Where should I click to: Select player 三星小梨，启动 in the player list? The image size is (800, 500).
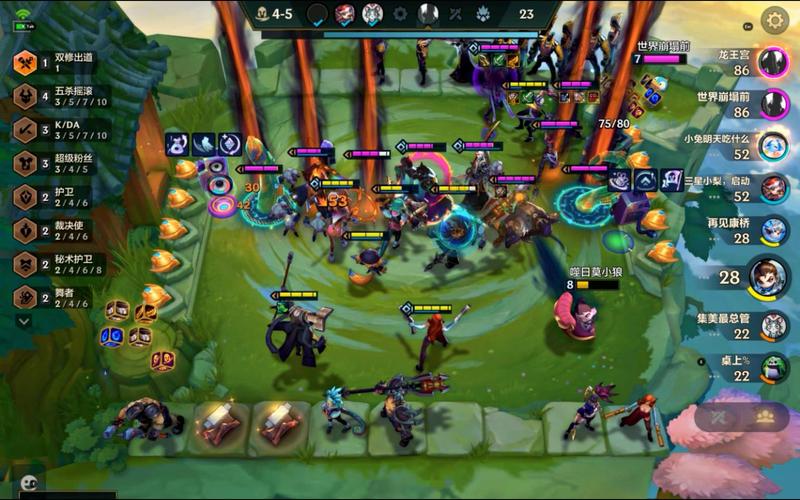pos(772,188)
